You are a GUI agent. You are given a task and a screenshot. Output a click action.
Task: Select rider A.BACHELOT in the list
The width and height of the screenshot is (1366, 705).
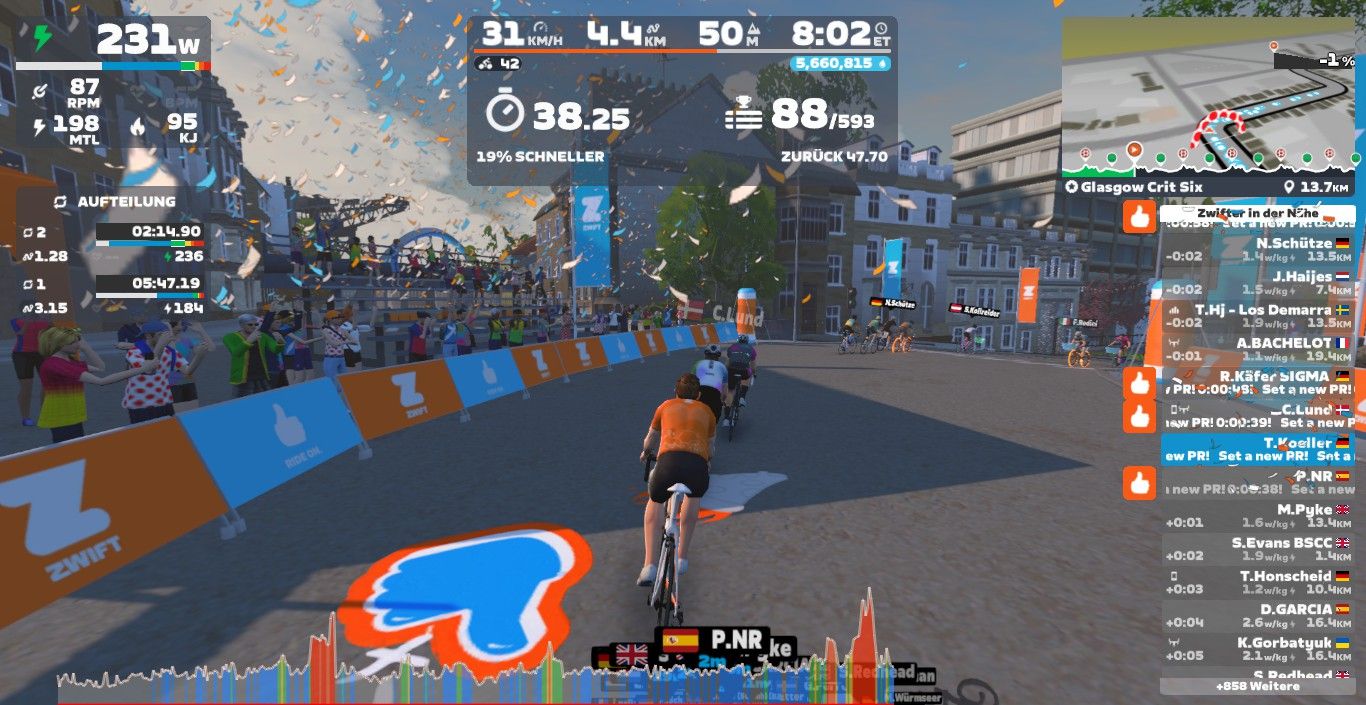point(1257,349)
